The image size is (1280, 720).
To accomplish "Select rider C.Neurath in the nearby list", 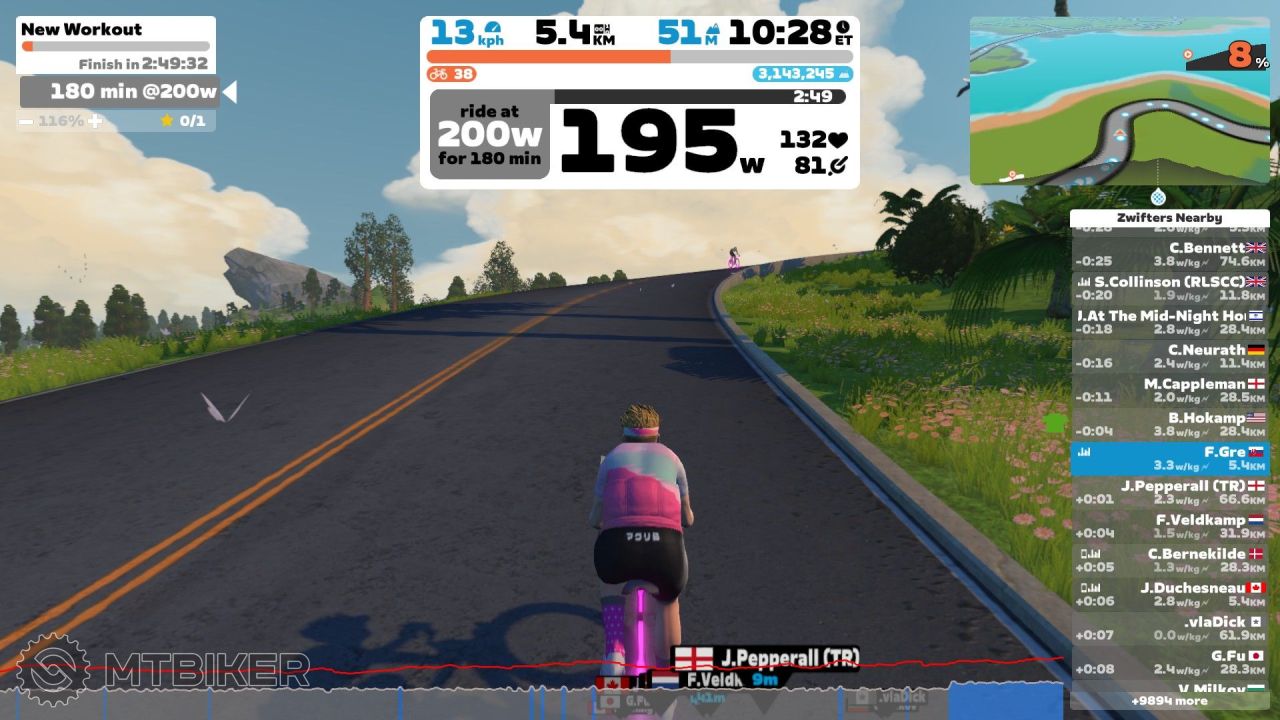I will tap(1169, 357).
